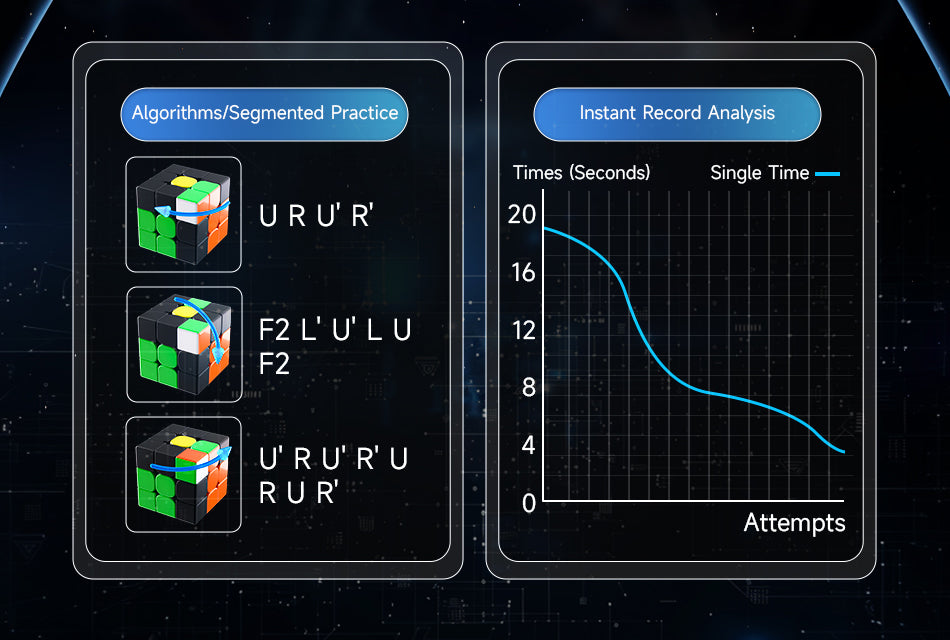
Task: Open Instant Record Analysis panel
Action: pos(677,114)
